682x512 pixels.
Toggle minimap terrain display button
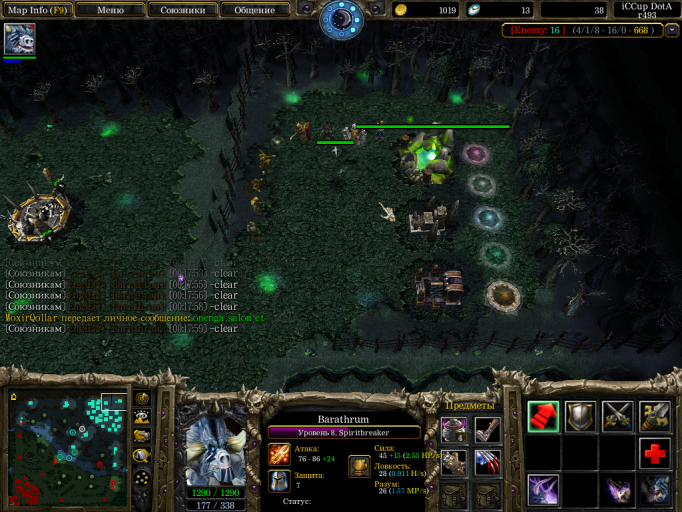click(142, 417)
